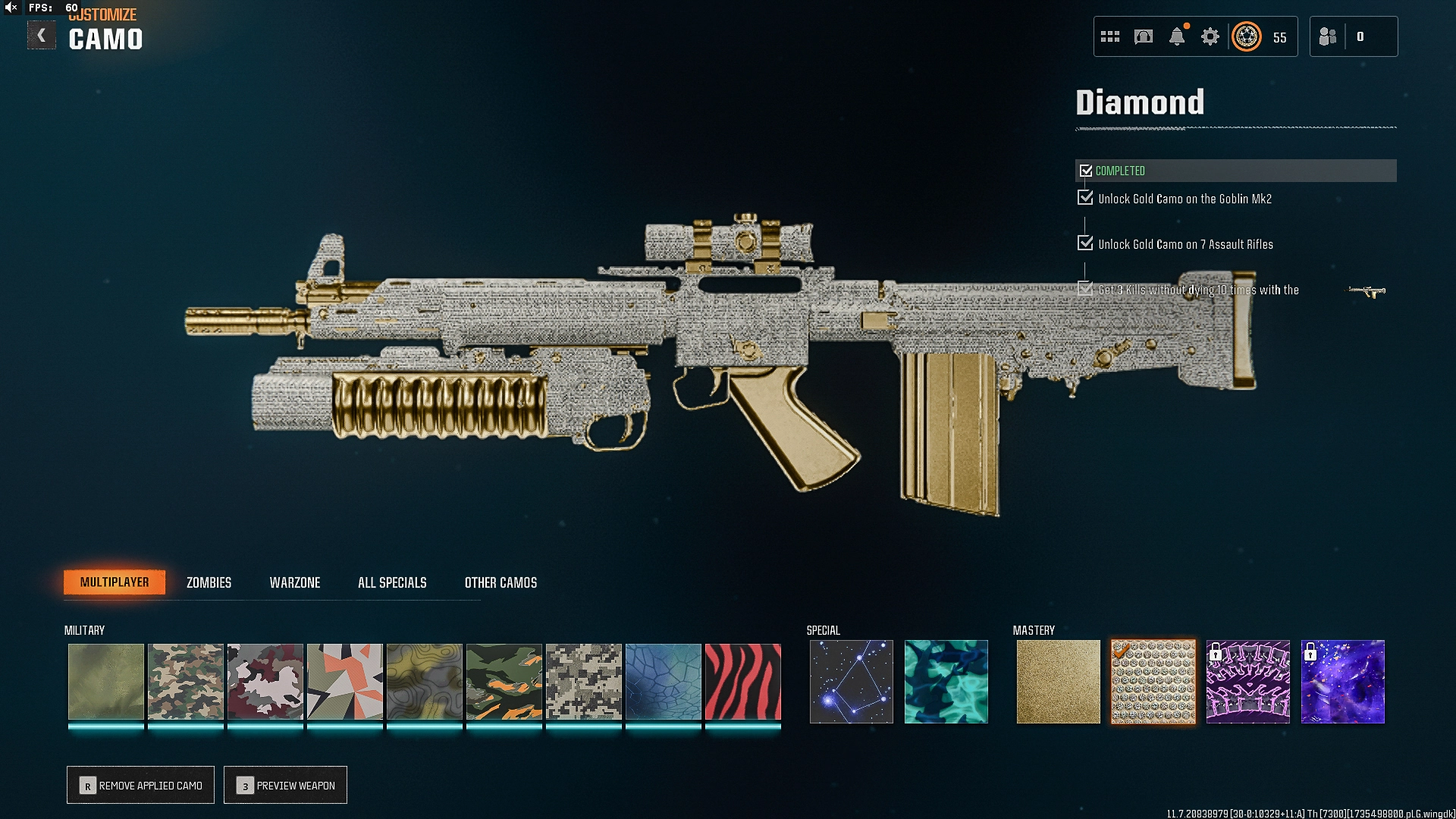Choose the Gold mastery camo
Image resolution: width=1456 pixels, height=819 pixels.
(1058, 682)
